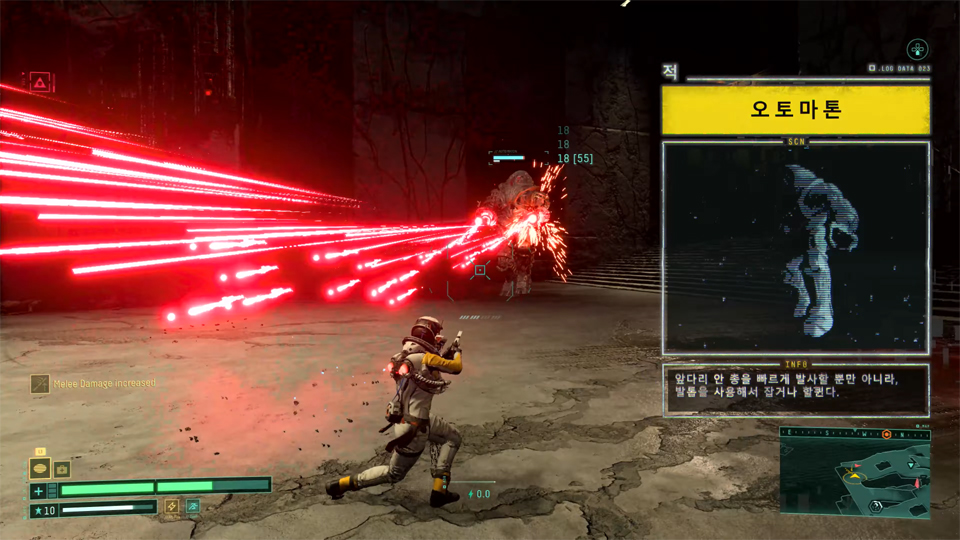Viewport: 960px width, 540px height.
Task: Activate the lightning bolt ability icon
Action: coord(172,507)
